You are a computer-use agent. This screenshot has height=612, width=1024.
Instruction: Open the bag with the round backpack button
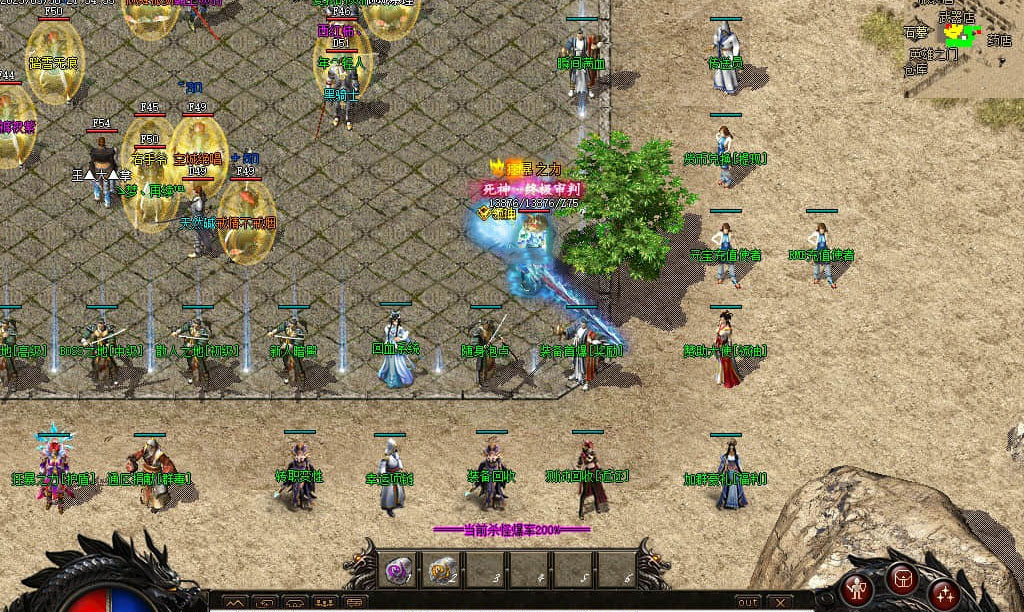[902, 577]
